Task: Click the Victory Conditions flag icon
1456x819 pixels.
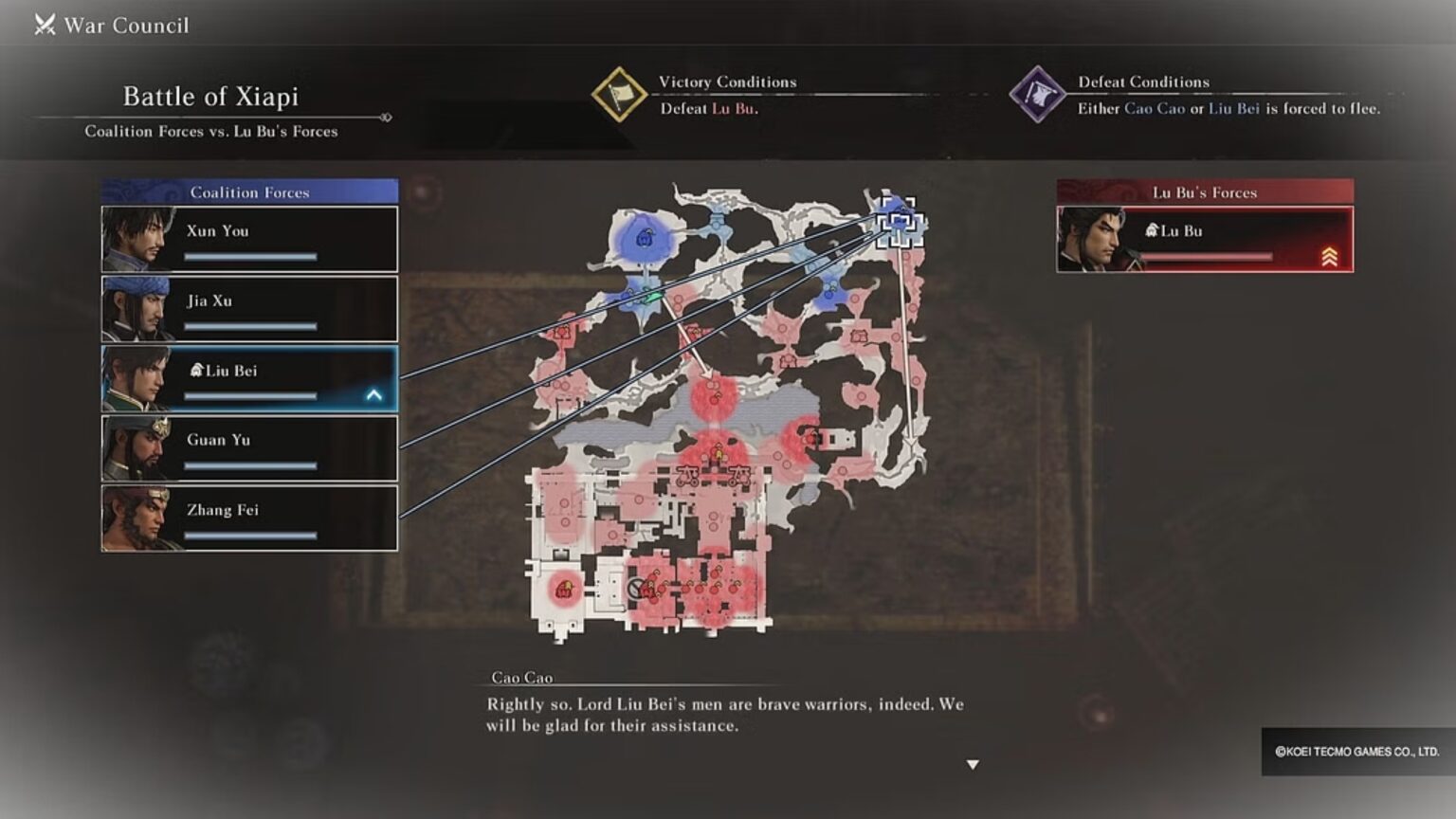Action: click(621, 94)
